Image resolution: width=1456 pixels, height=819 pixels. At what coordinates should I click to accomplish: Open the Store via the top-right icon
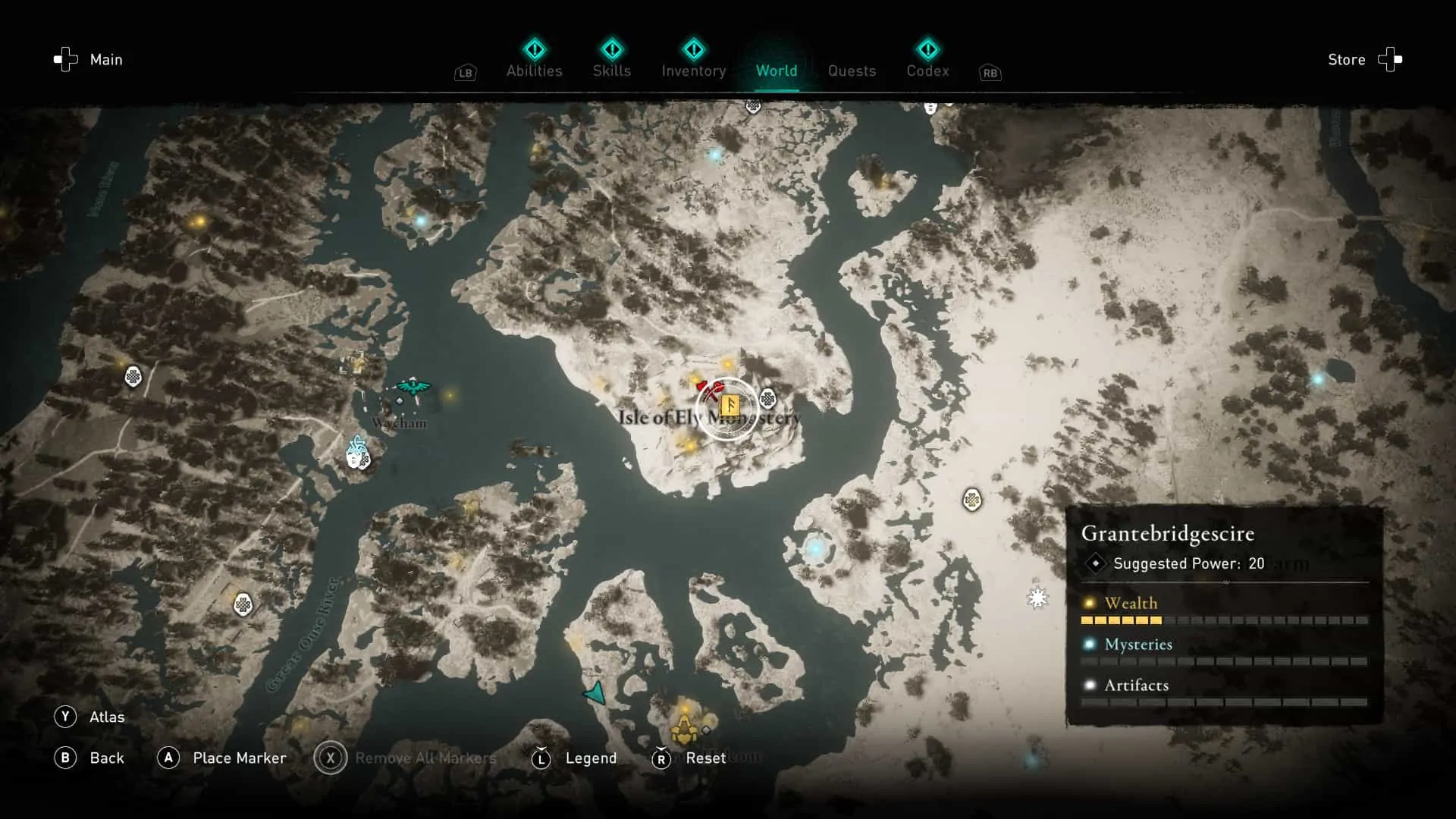point(1392,59)
